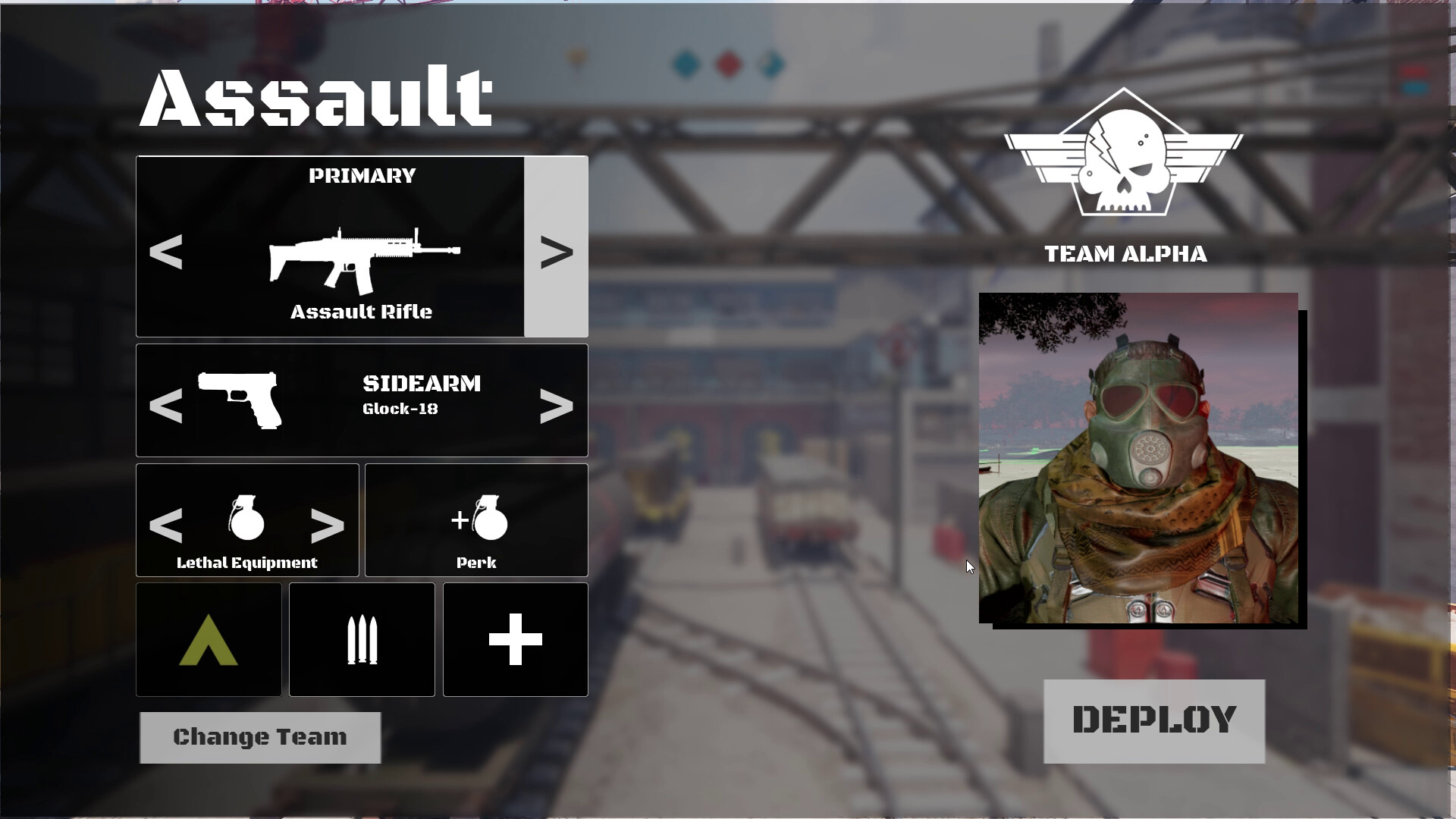Switch to the next sidearm
Image resolution: width=1456 pixels, height=819 pixels.
click(558, 407)
